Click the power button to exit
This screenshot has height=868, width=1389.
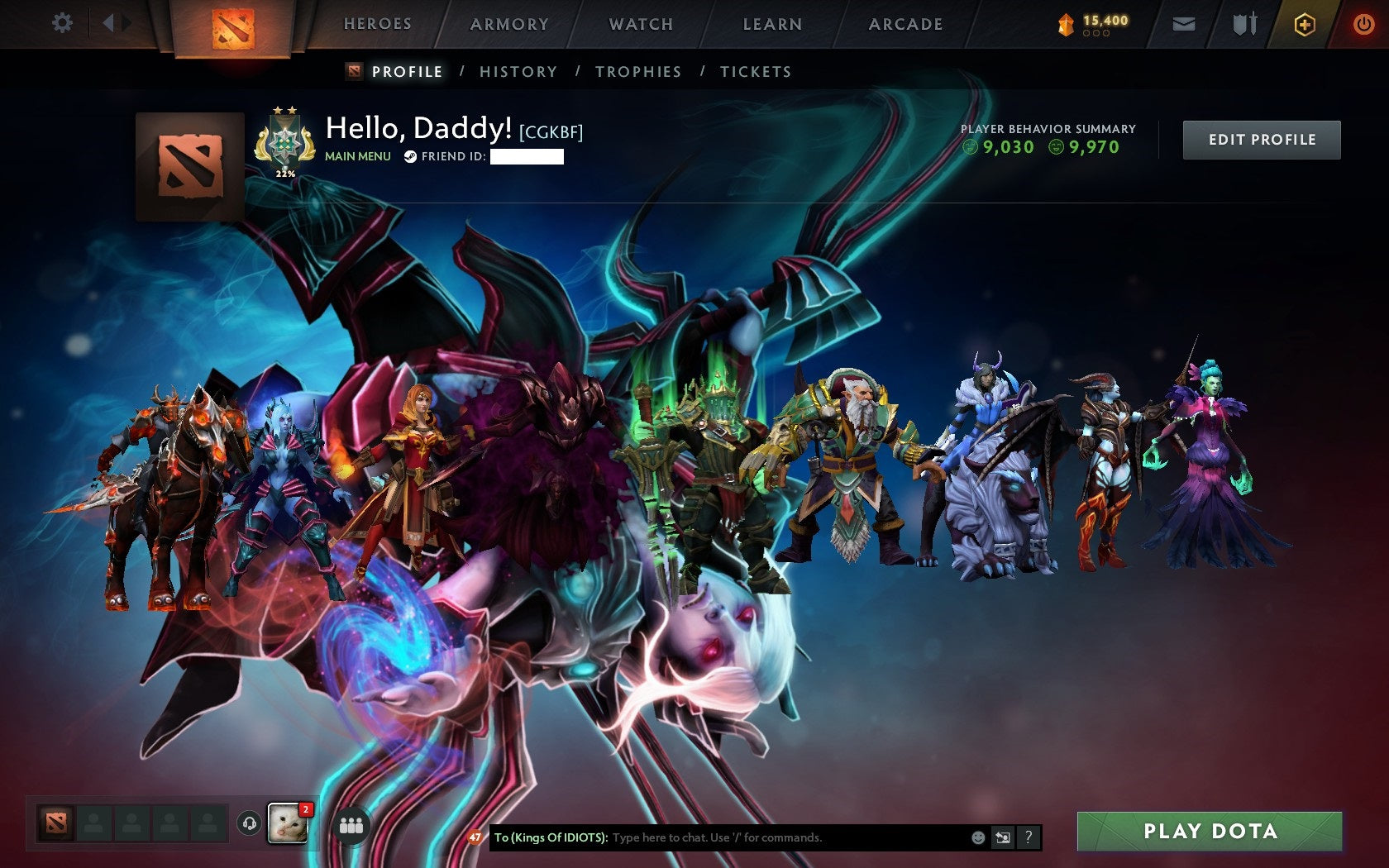(1363, 24)
